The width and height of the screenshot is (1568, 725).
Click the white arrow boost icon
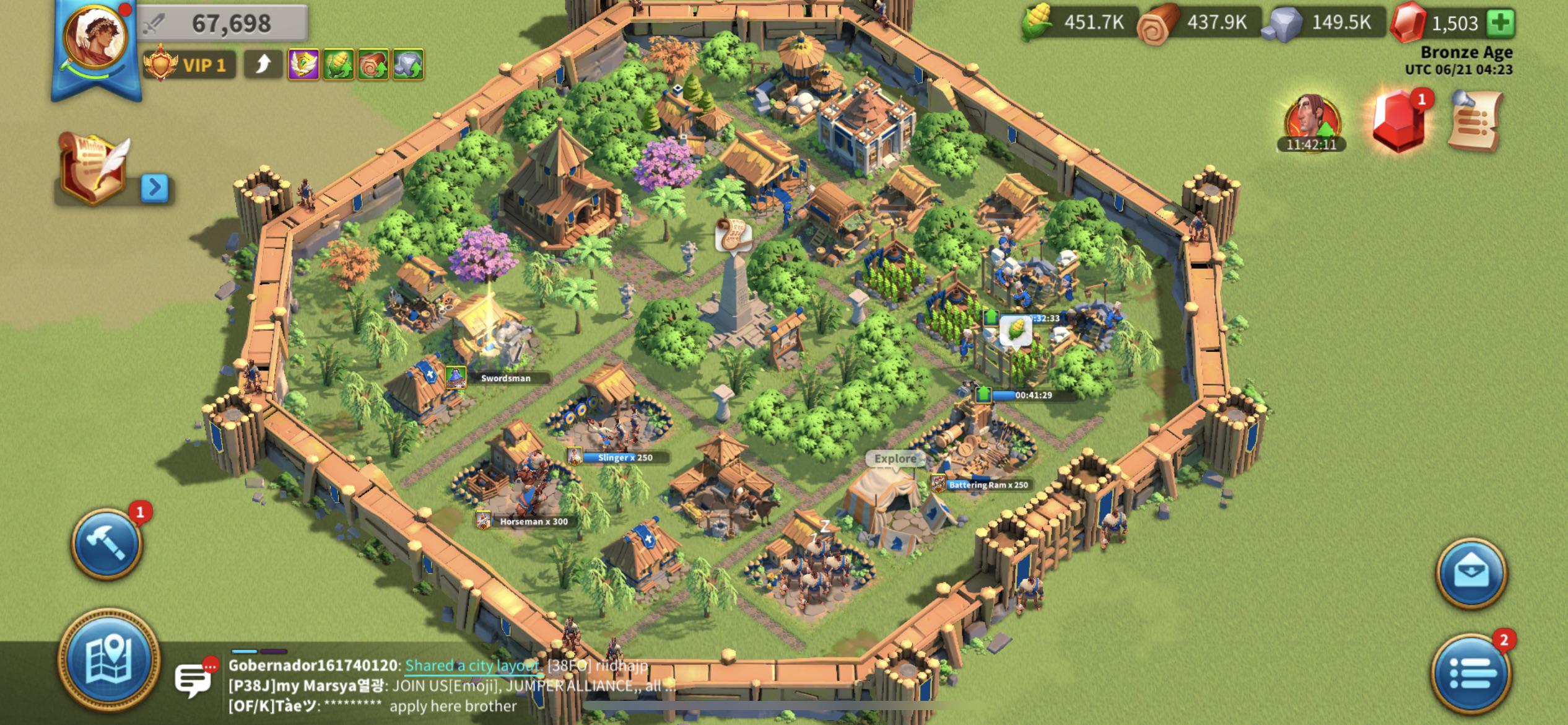click(264, 64)
